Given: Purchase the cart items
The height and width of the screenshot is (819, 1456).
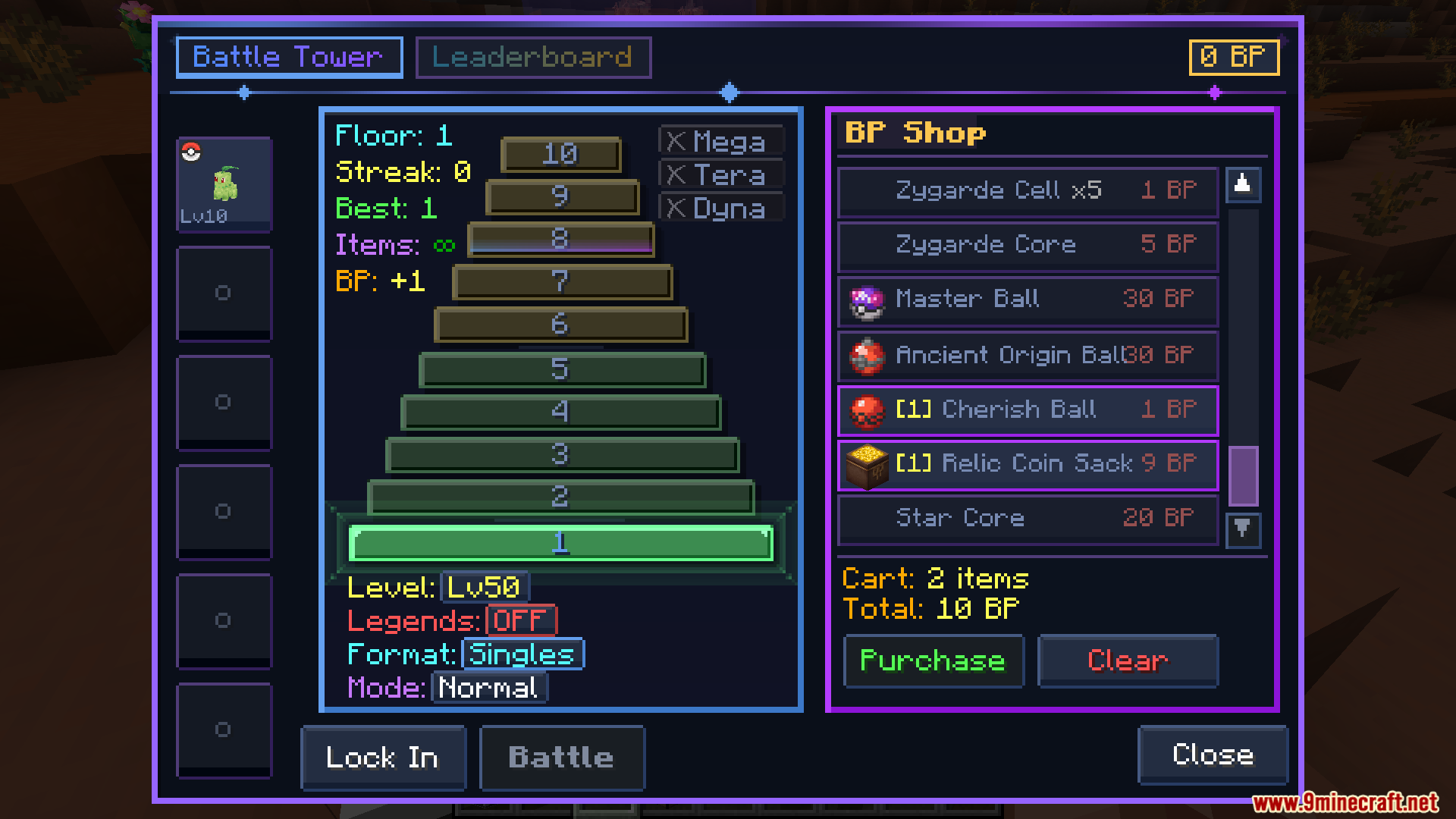Looking at the screenshot, I should (x=934, y=661).
